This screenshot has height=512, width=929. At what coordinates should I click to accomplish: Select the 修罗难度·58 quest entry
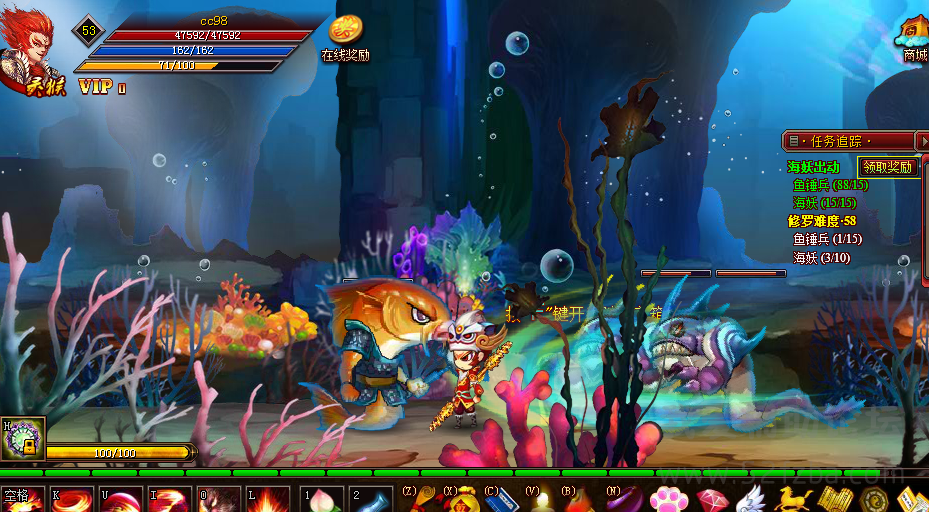click(x=821, y=221)
